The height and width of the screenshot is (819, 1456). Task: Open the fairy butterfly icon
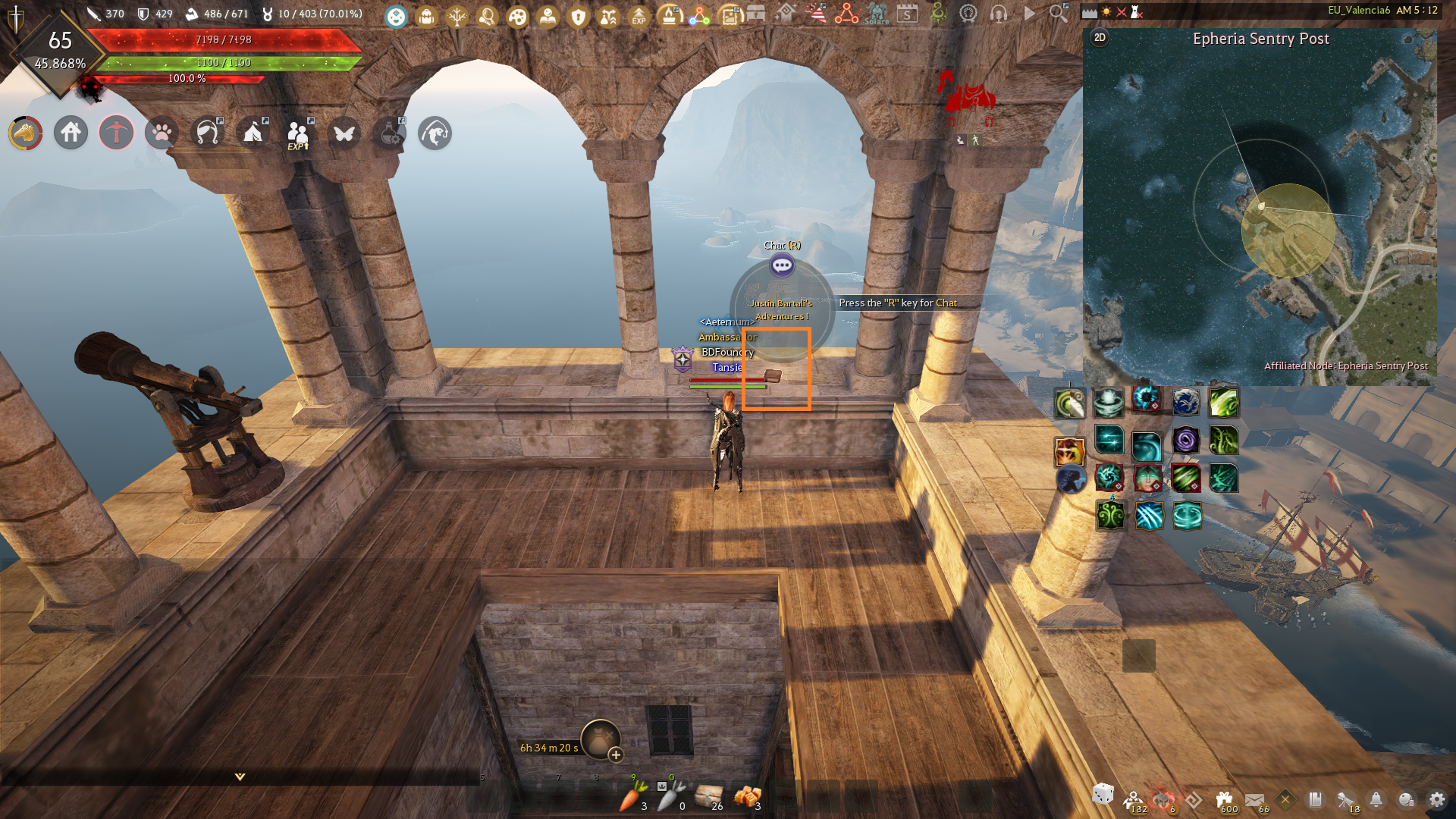pyautogui.click(x=344, y=133)
